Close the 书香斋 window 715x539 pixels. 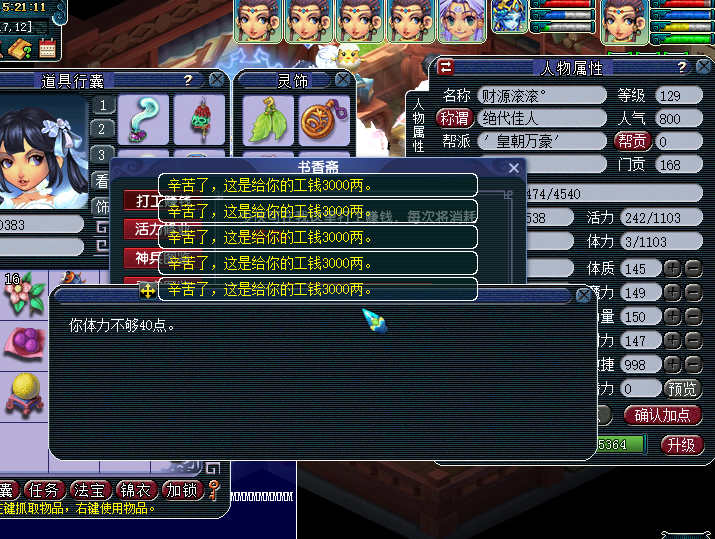click(x=514, y=168)
